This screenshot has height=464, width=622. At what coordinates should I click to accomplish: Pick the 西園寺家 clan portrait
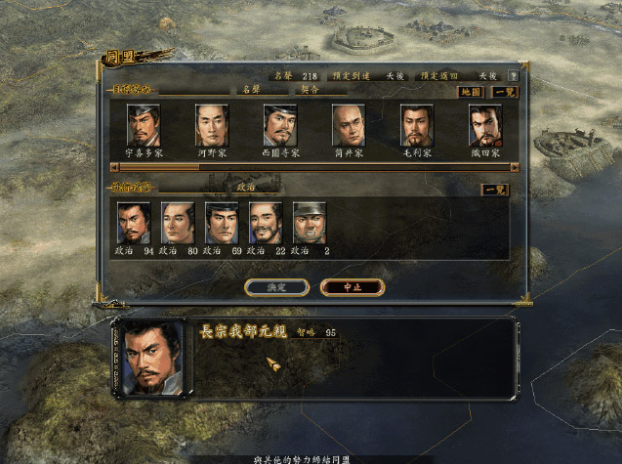pos(280,126)
